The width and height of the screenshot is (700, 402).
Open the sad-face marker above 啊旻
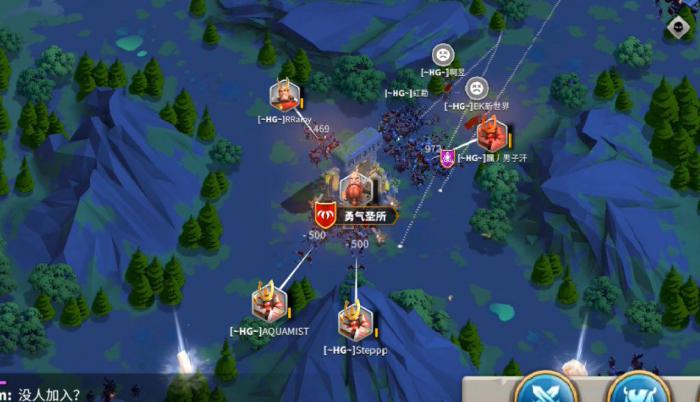coord(442,54)
